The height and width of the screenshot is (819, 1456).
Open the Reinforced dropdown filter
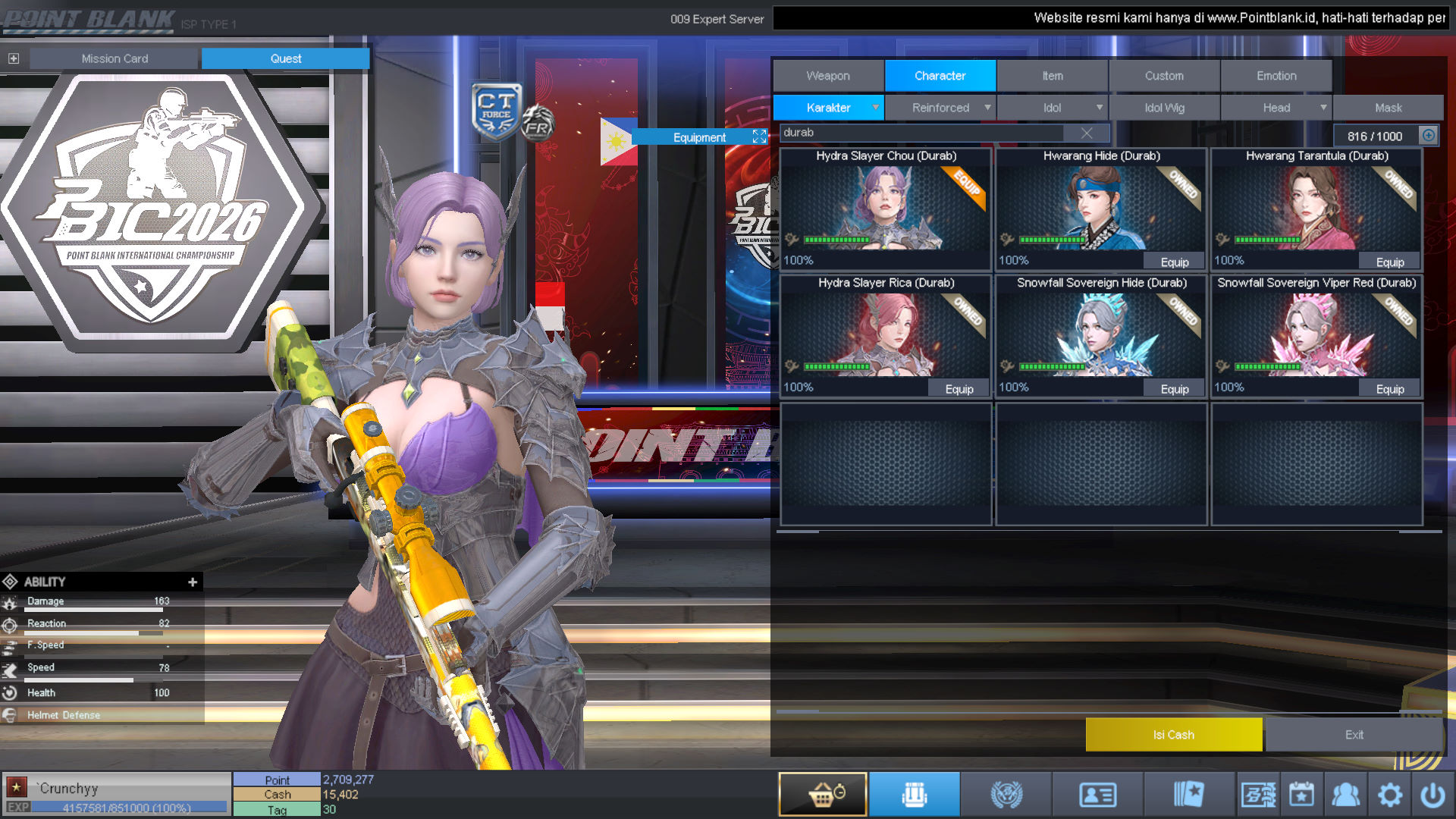[x=940, y=108]
